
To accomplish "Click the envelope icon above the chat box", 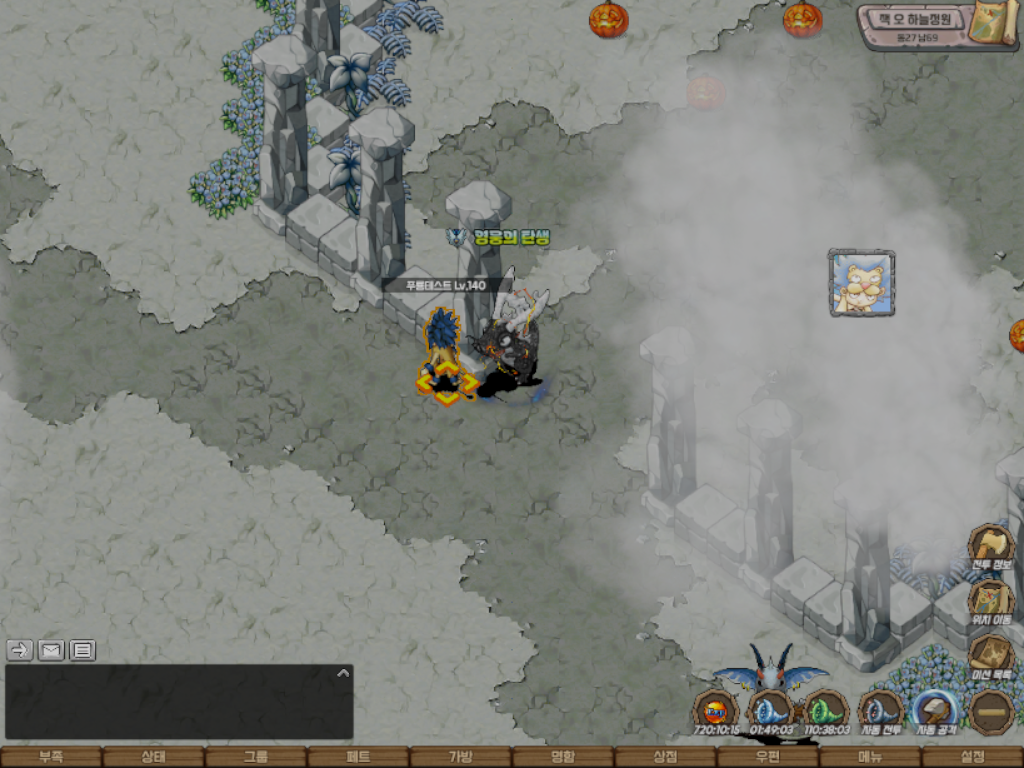I will click(x=51, y=650).
